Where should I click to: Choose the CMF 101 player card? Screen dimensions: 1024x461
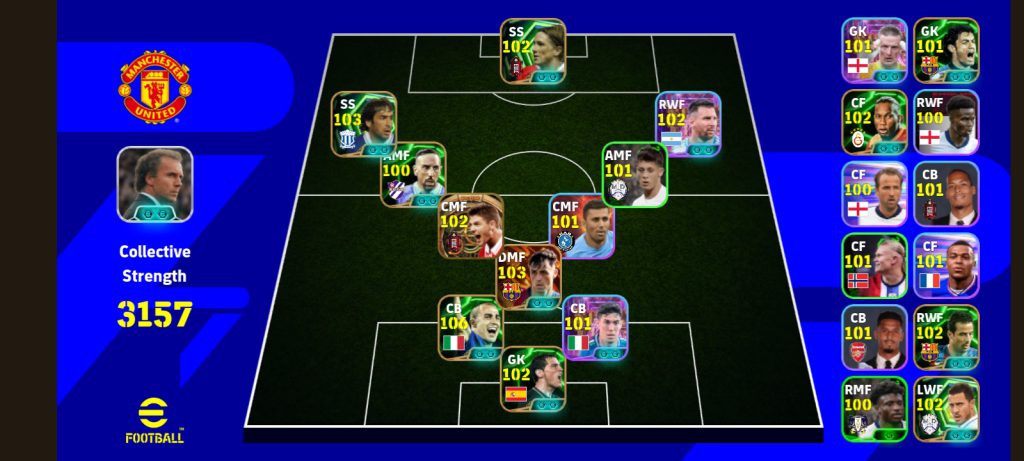tap(582, 225)
